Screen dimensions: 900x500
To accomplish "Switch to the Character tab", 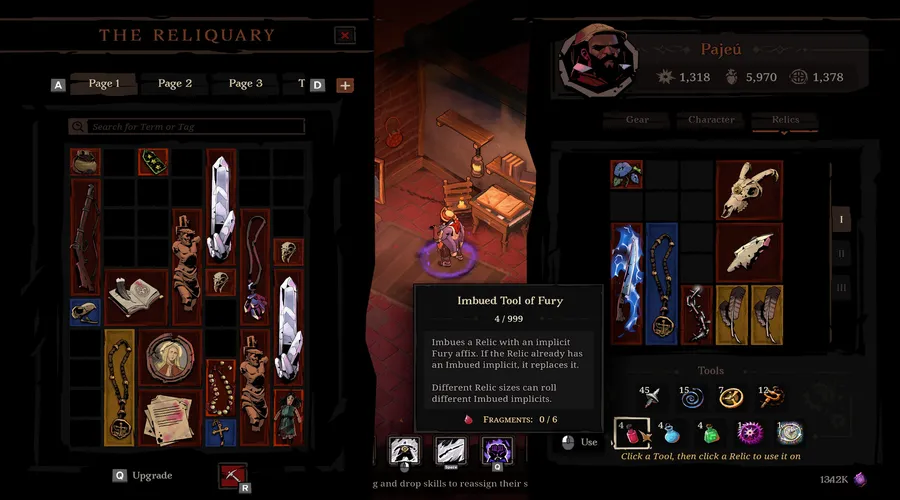I will [711, 120].
